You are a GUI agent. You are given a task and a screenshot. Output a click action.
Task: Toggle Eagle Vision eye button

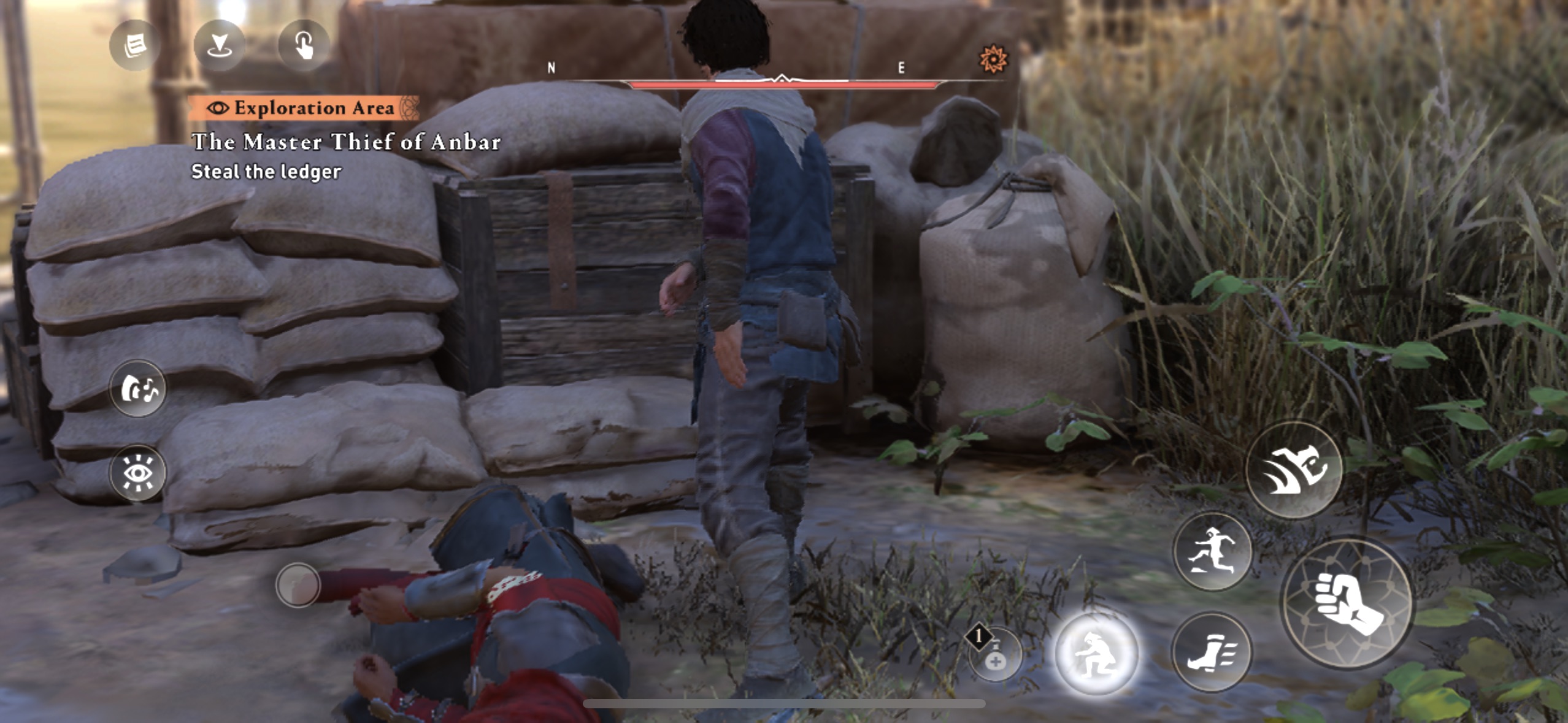point(138,473)
